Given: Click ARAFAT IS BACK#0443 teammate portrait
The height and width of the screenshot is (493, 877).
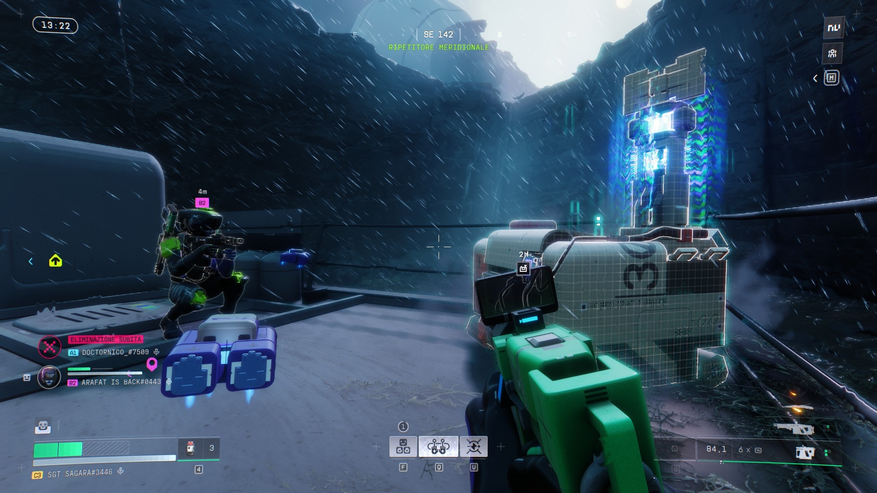Looking at the screenshot, I should tap(49, 377).
